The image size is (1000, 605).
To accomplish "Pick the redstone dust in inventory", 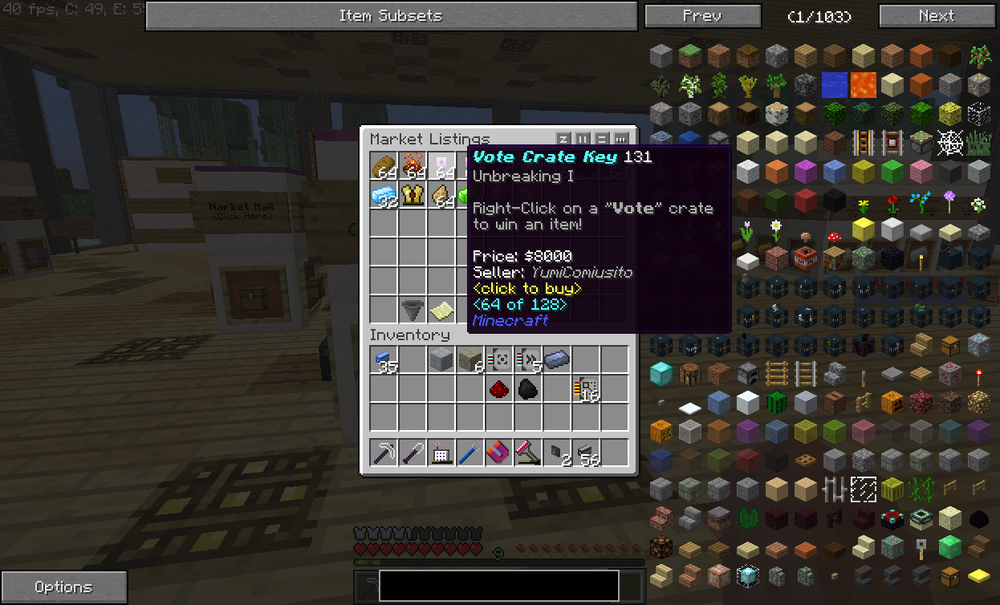I will (x=500, y=389).
